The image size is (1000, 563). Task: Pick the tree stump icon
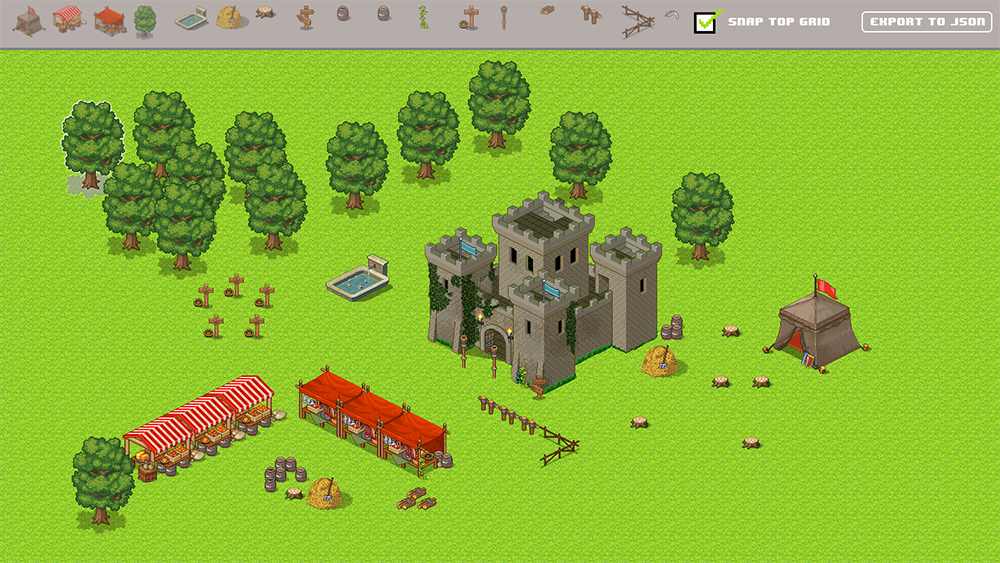265,13
